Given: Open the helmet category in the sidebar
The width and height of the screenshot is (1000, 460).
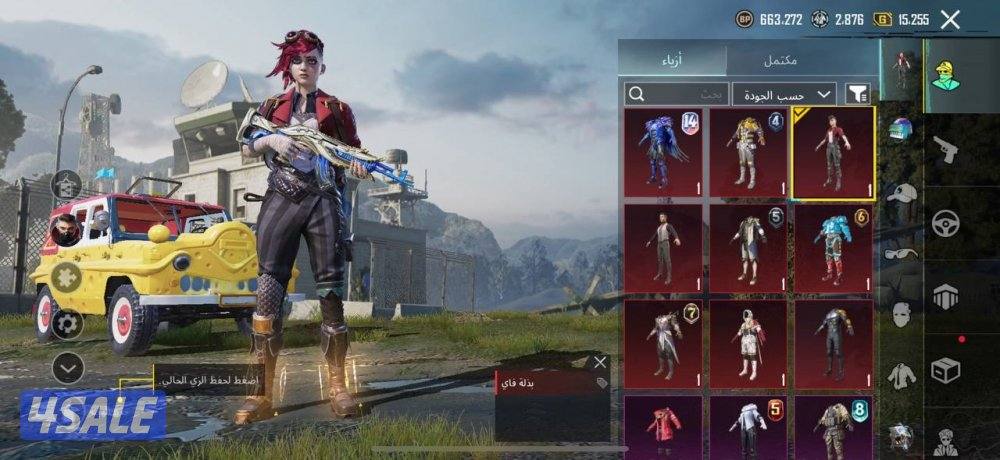Looking at the screenshot, I should click(x=902, y=129).
